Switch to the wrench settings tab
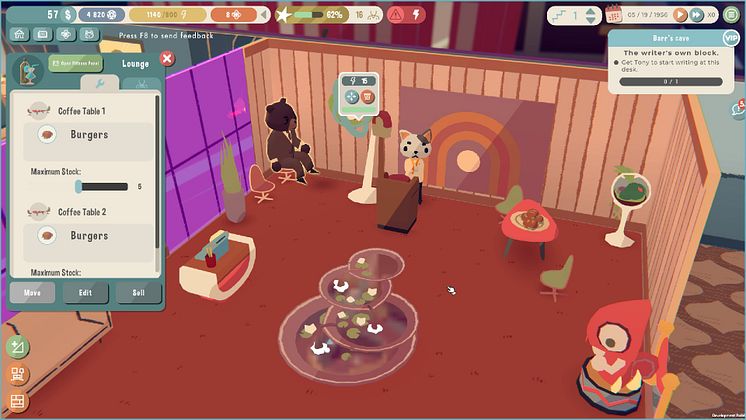Viewport: 746px width, 420px height. point(100,84)
